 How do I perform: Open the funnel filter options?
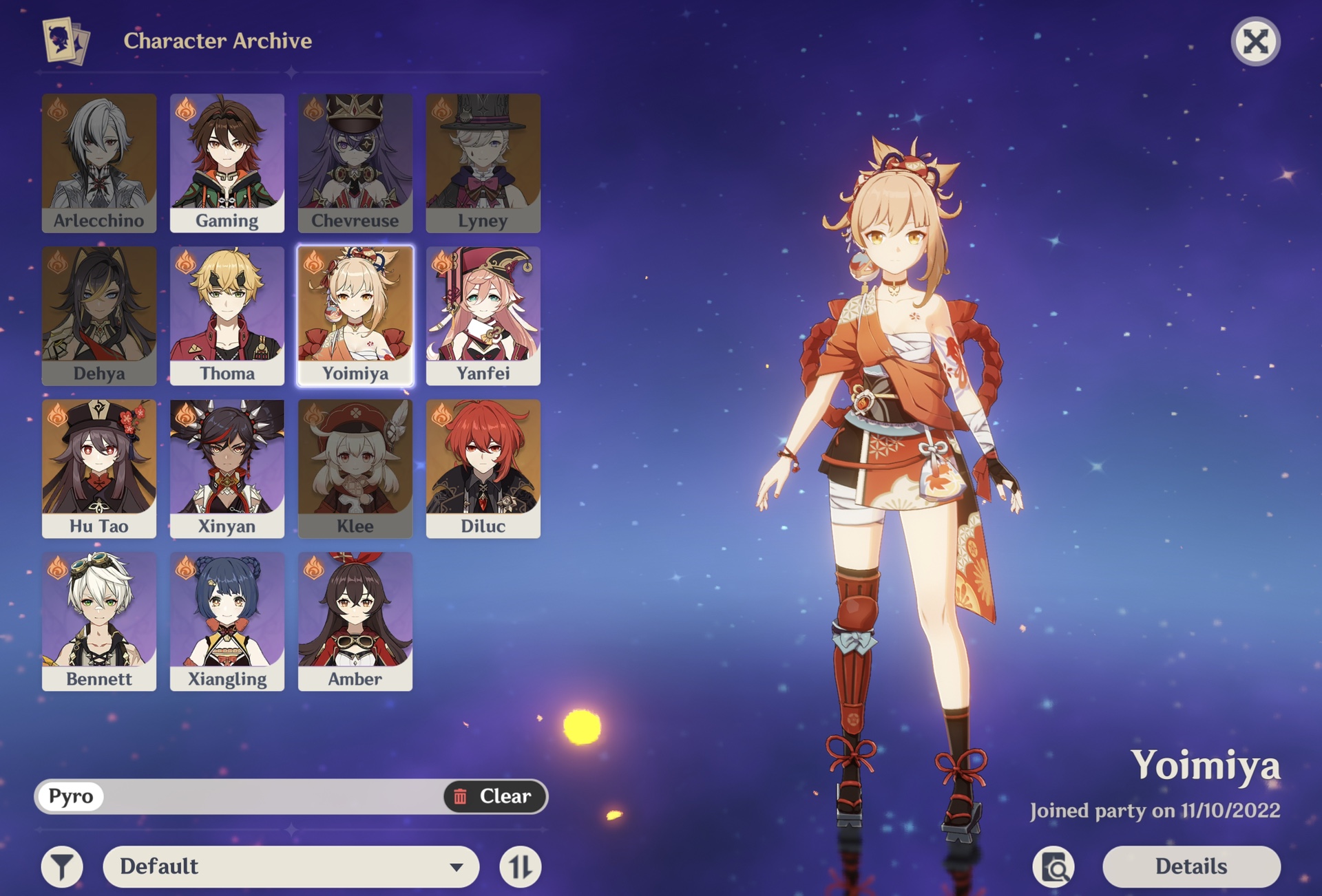pyautogui.click(x=62, y=866)
